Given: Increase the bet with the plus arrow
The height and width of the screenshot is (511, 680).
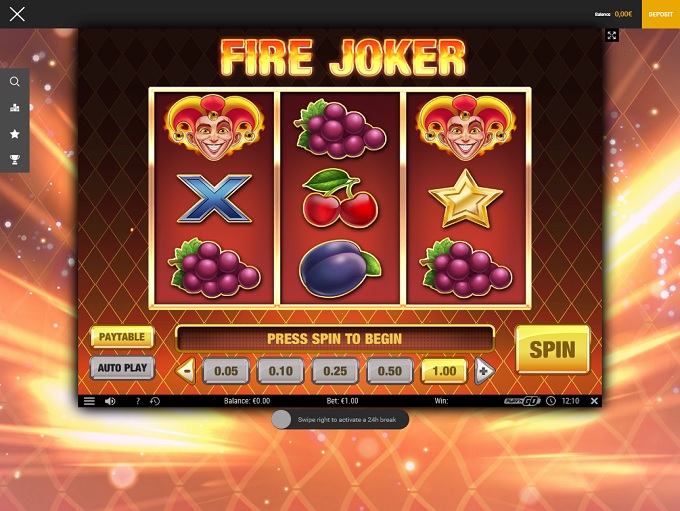Looking at the screenshot, I should pyautogui.click(x=484, y=371).
